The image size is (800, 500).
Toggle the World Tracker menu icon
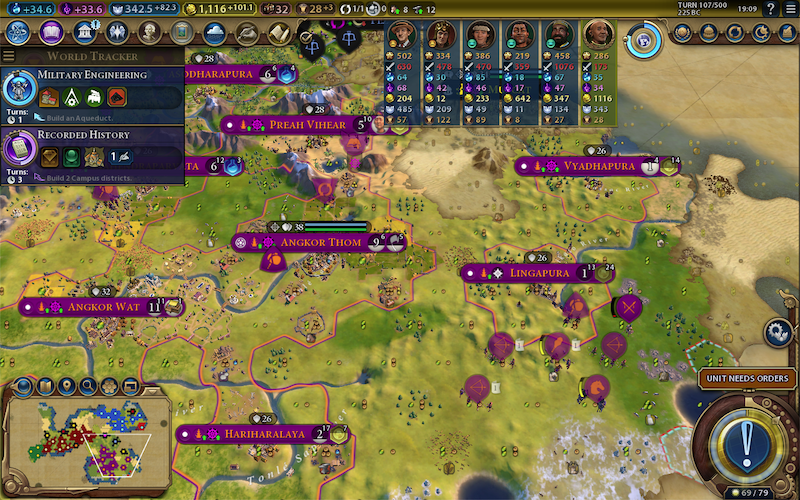point(9,56)
